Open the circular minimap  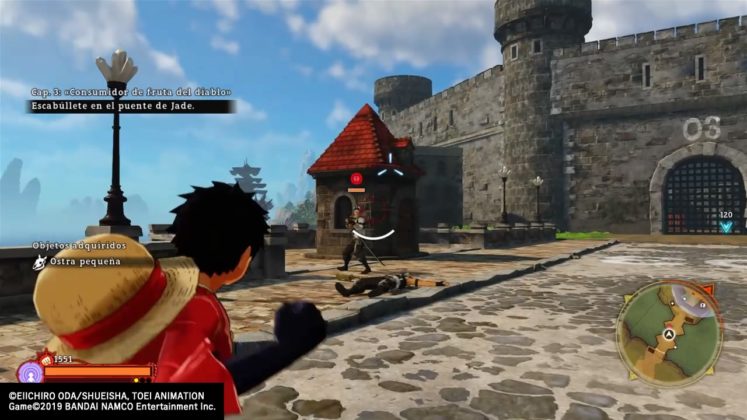pos(669,333)
